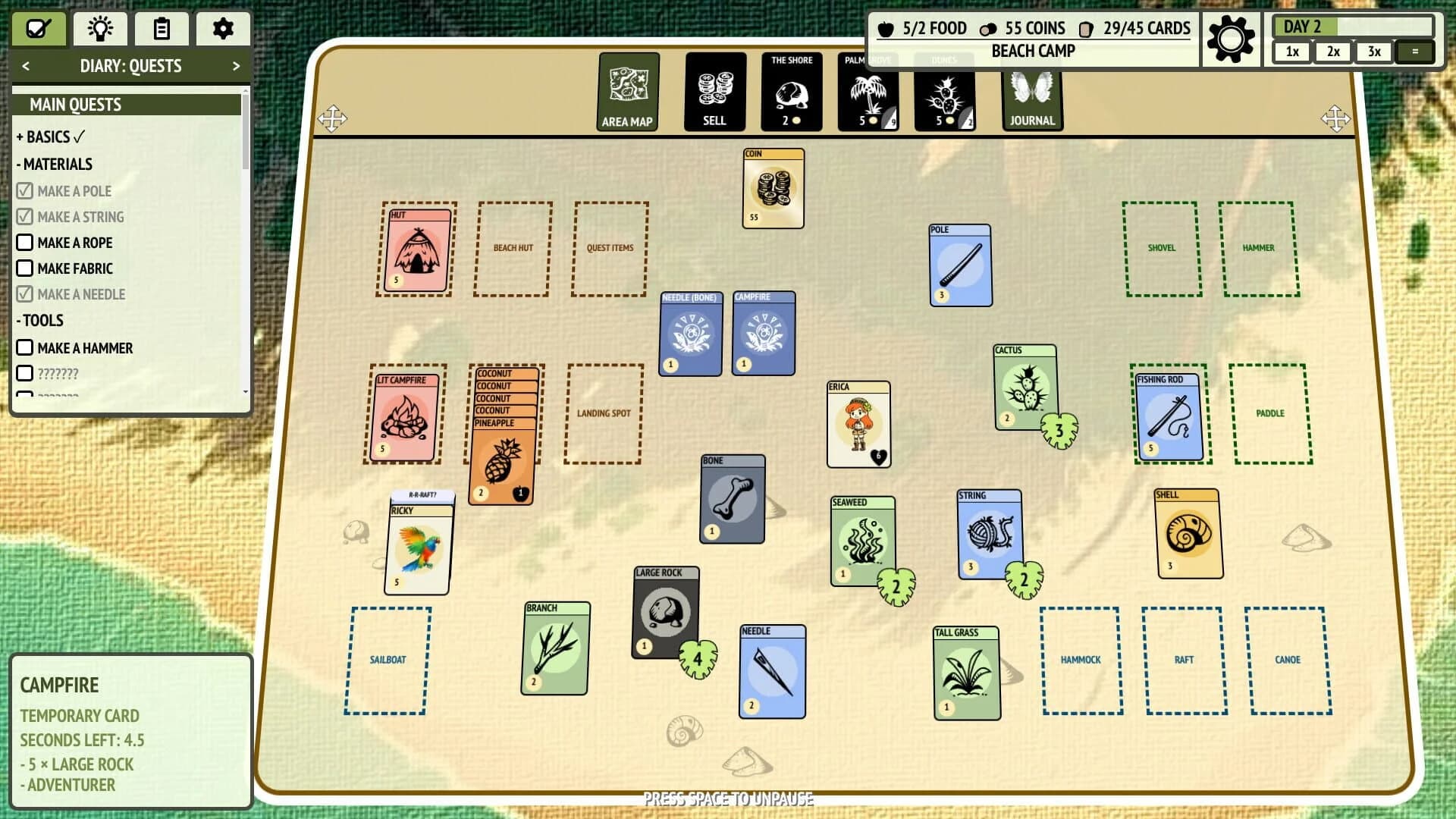
Task: Set game speed to 3x
Action: [1374, 52]
